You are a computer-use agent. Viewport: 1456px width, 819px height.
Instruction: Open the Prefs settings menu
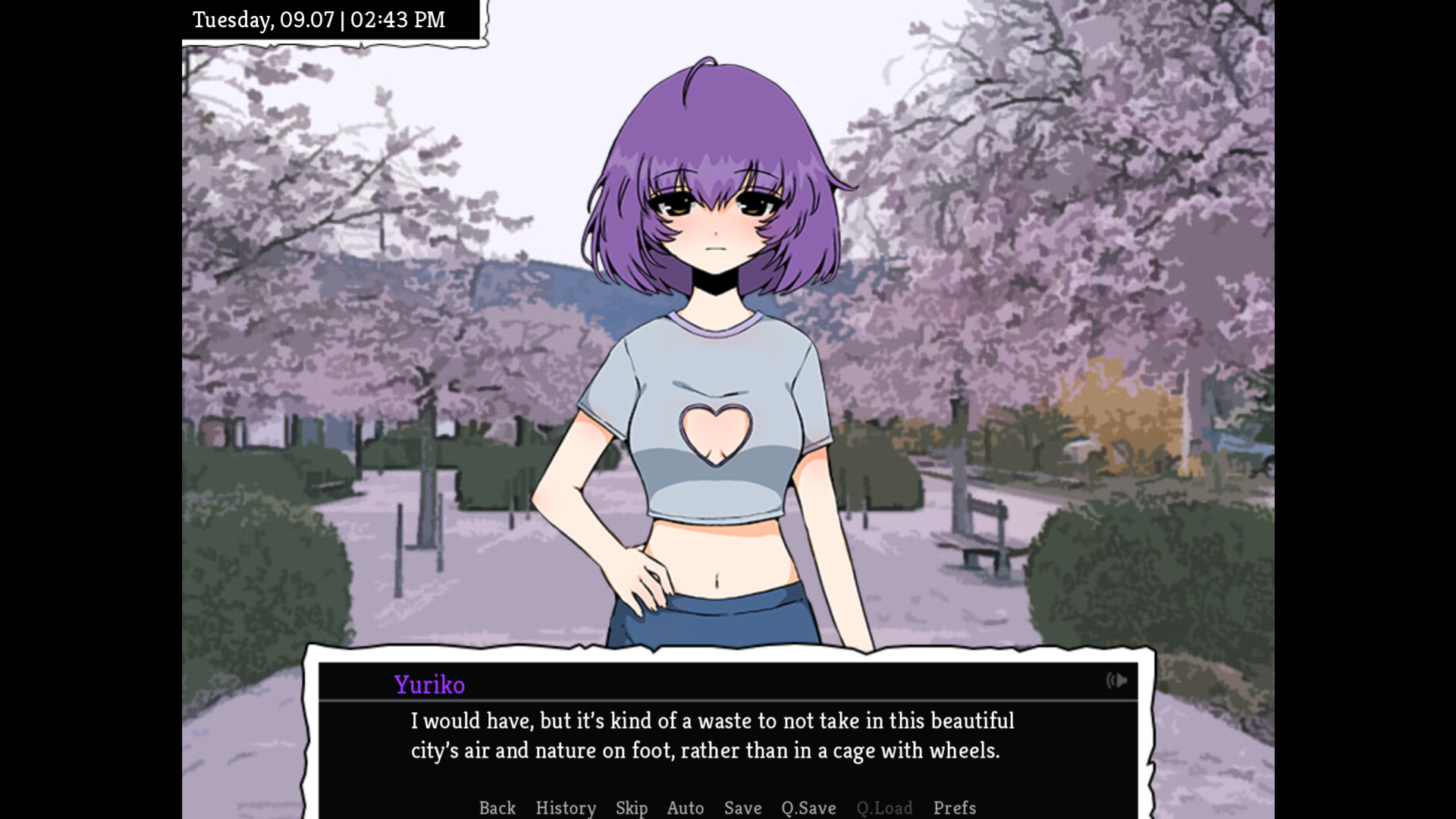[955, 808]
